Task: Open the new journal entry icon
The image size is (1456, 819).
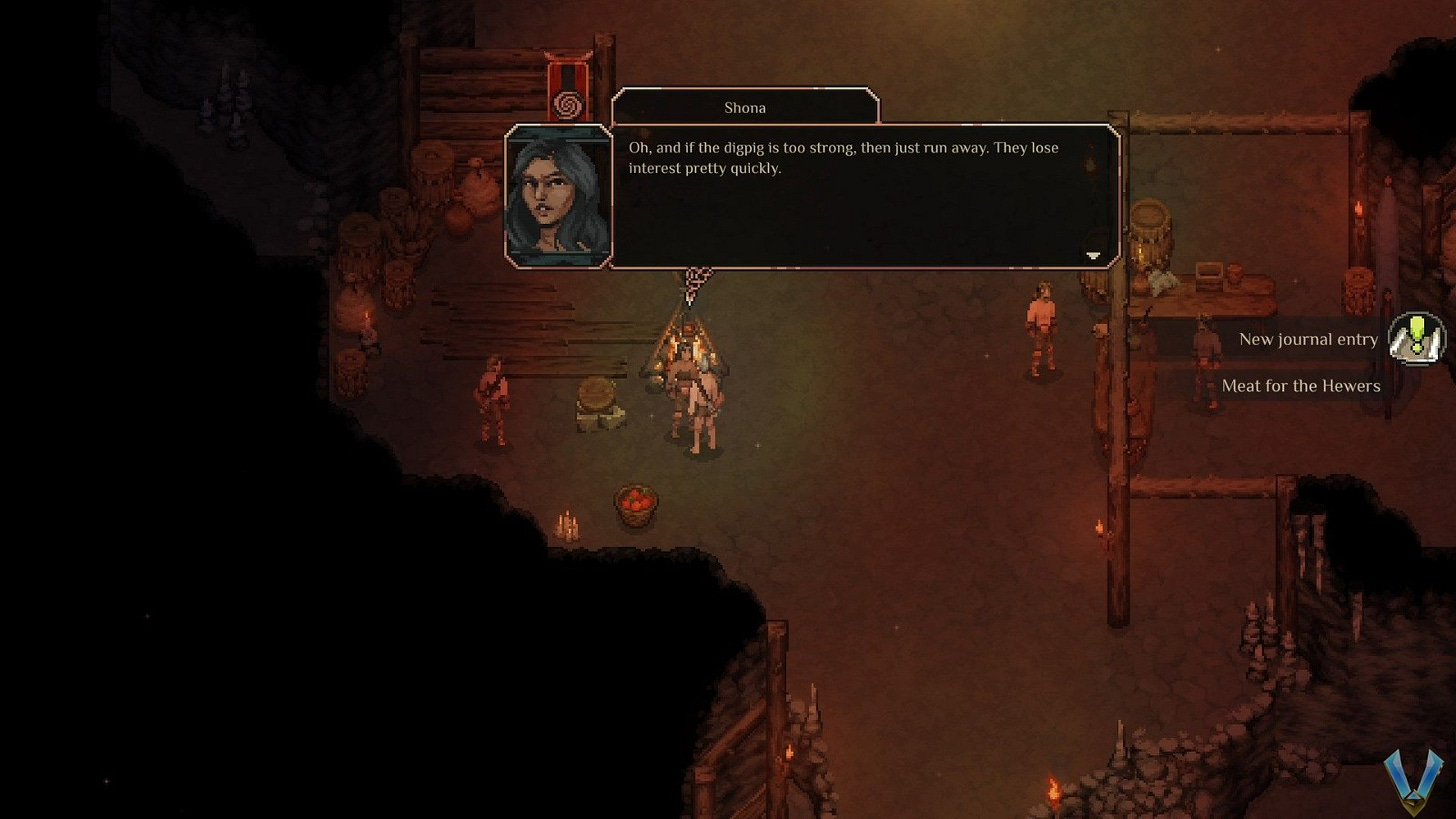Action: tap(1417, 338)
